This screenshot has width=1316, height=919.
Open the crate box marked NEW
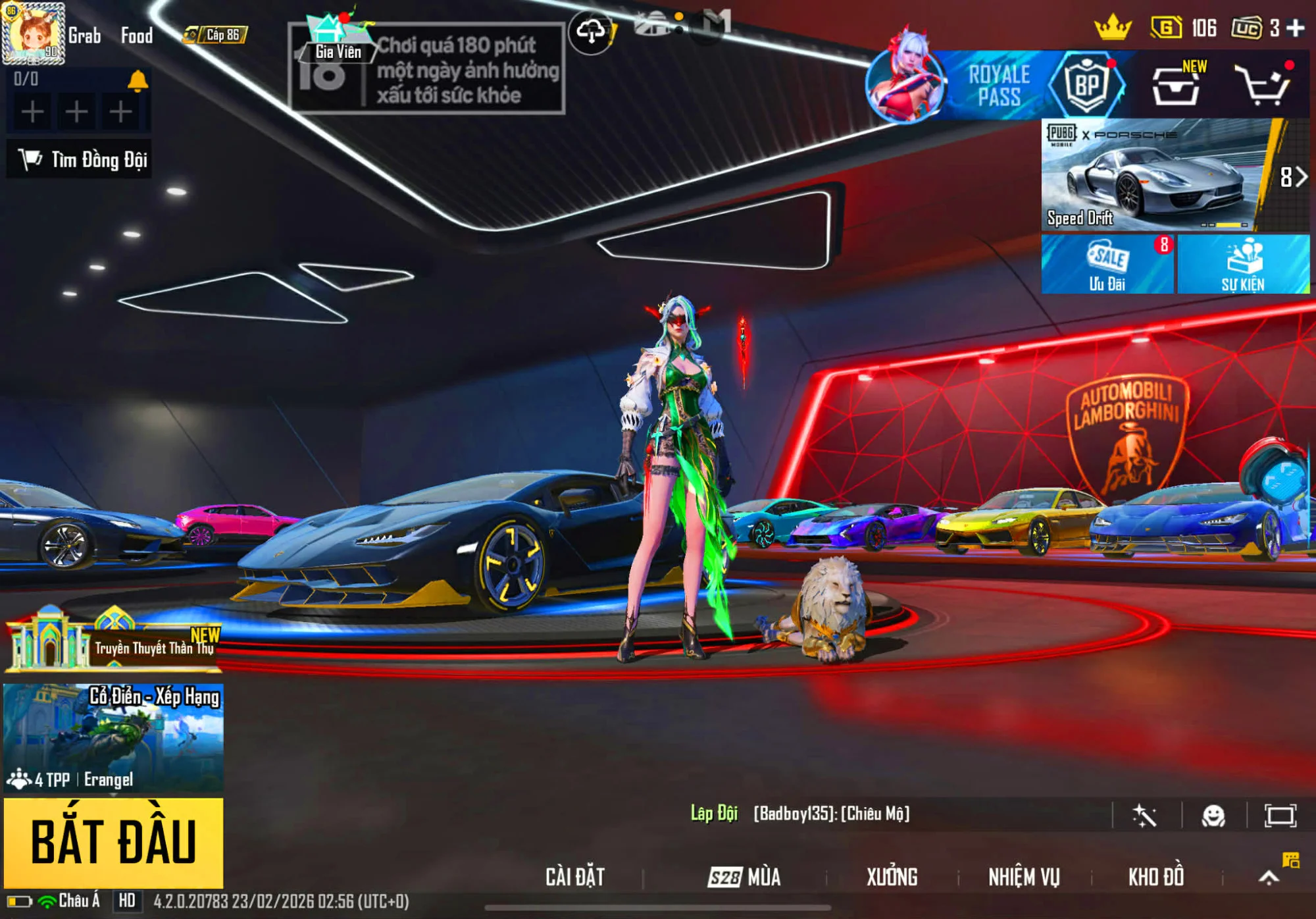pos(1176,86)
